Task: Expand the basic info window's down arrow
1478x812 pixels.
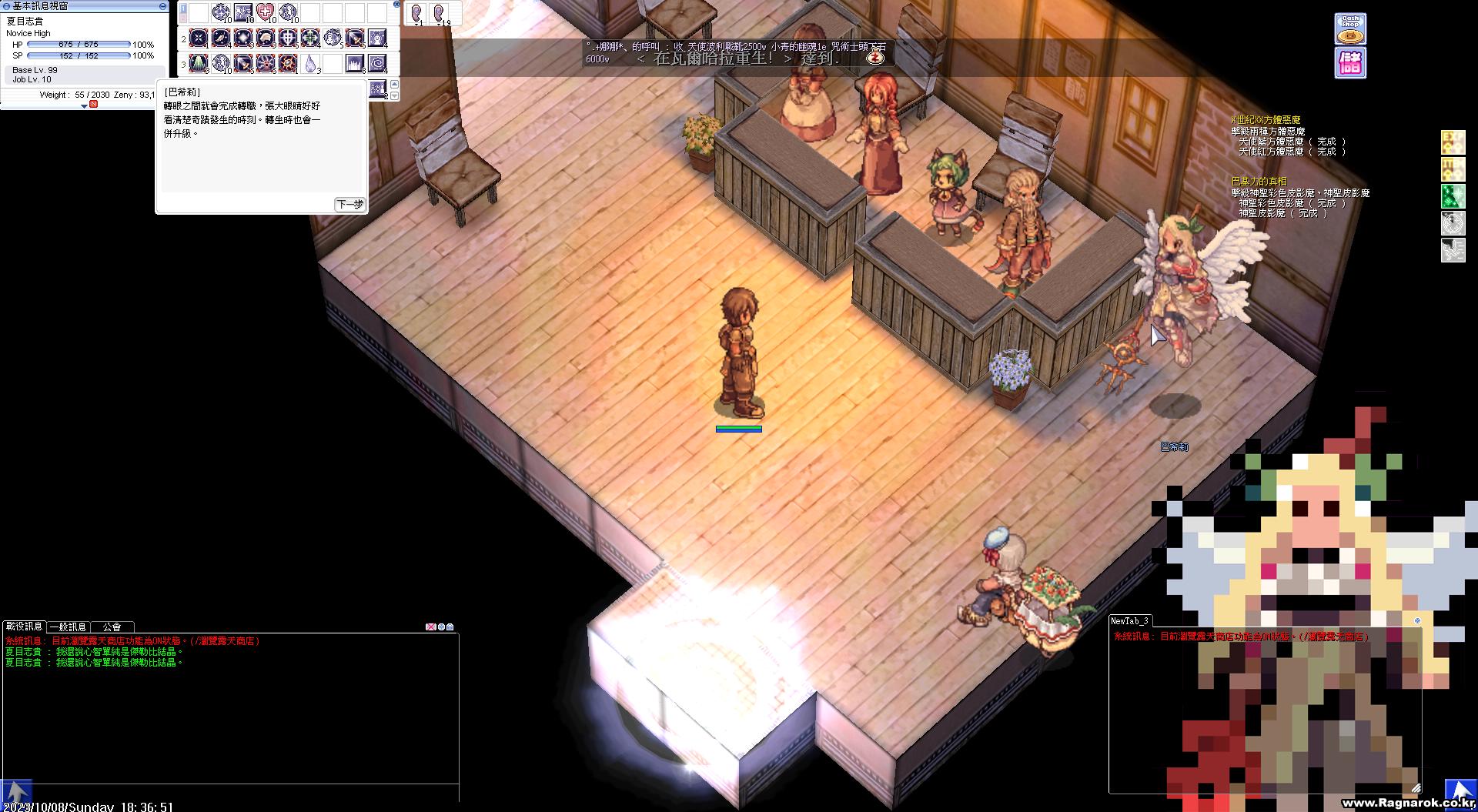Action: point(84,105)
